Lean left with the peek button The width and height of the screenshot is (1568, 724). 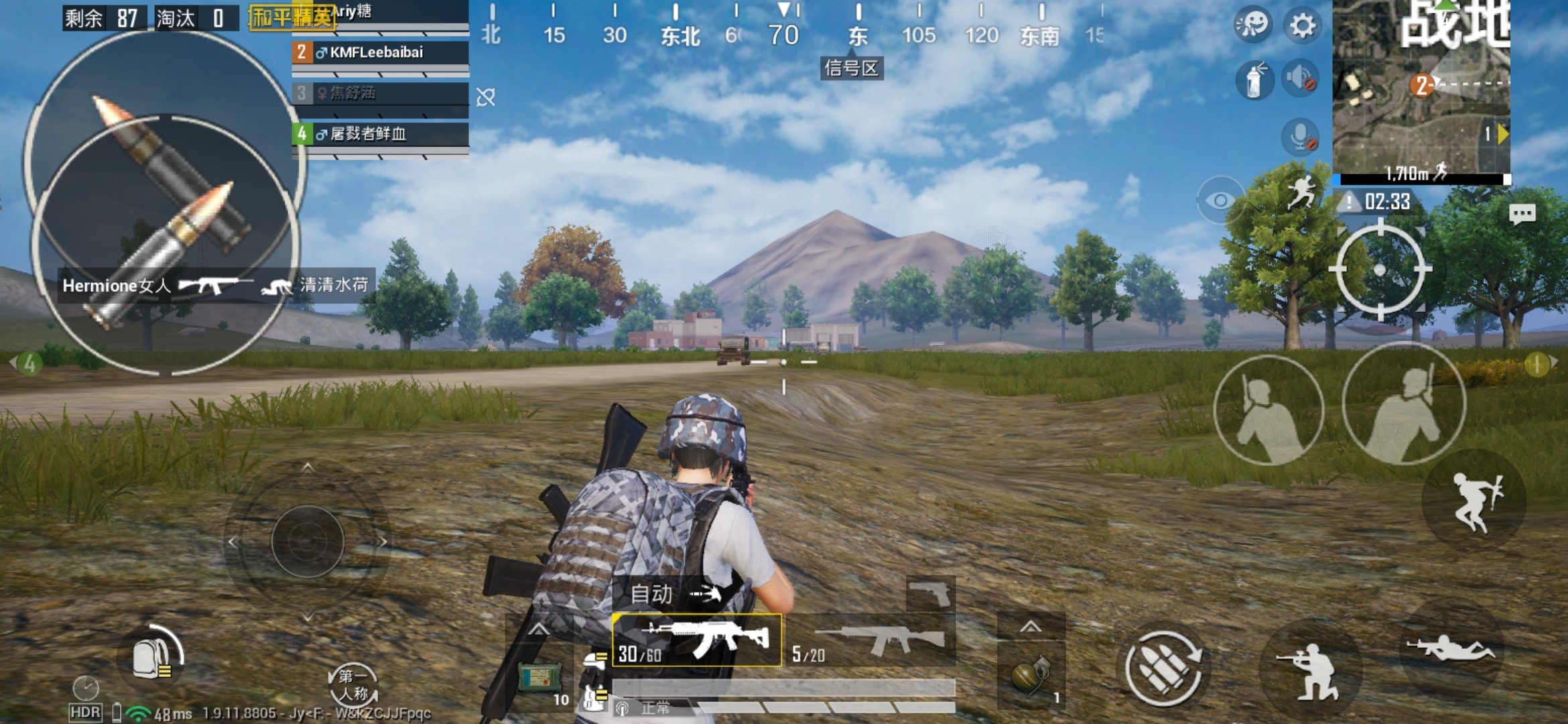(1268, 410)
